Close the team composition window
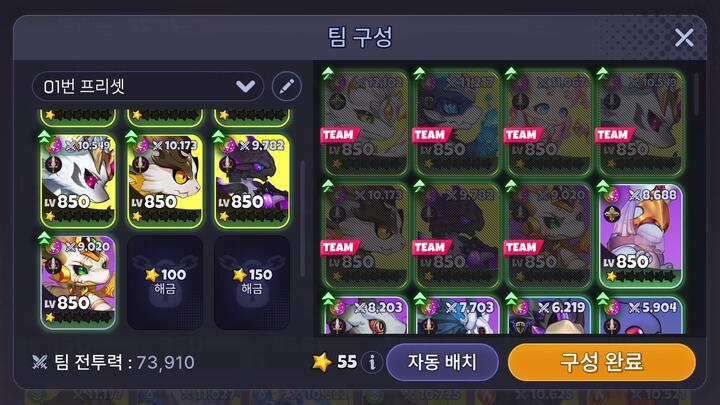The image size is (720, 405). (684, 38)
